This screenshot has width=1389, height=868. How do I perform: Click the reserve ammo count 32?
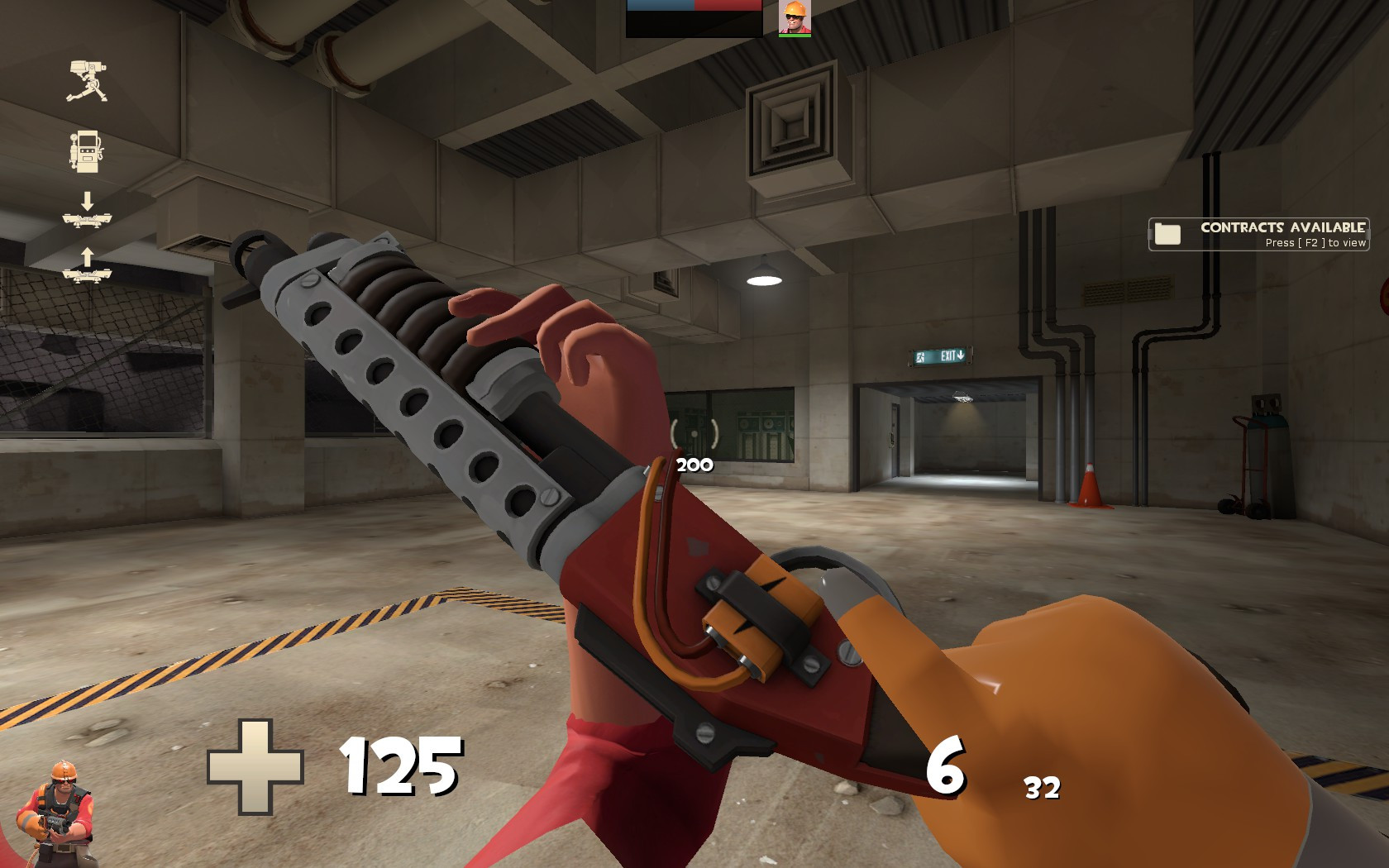(1043, 788)
